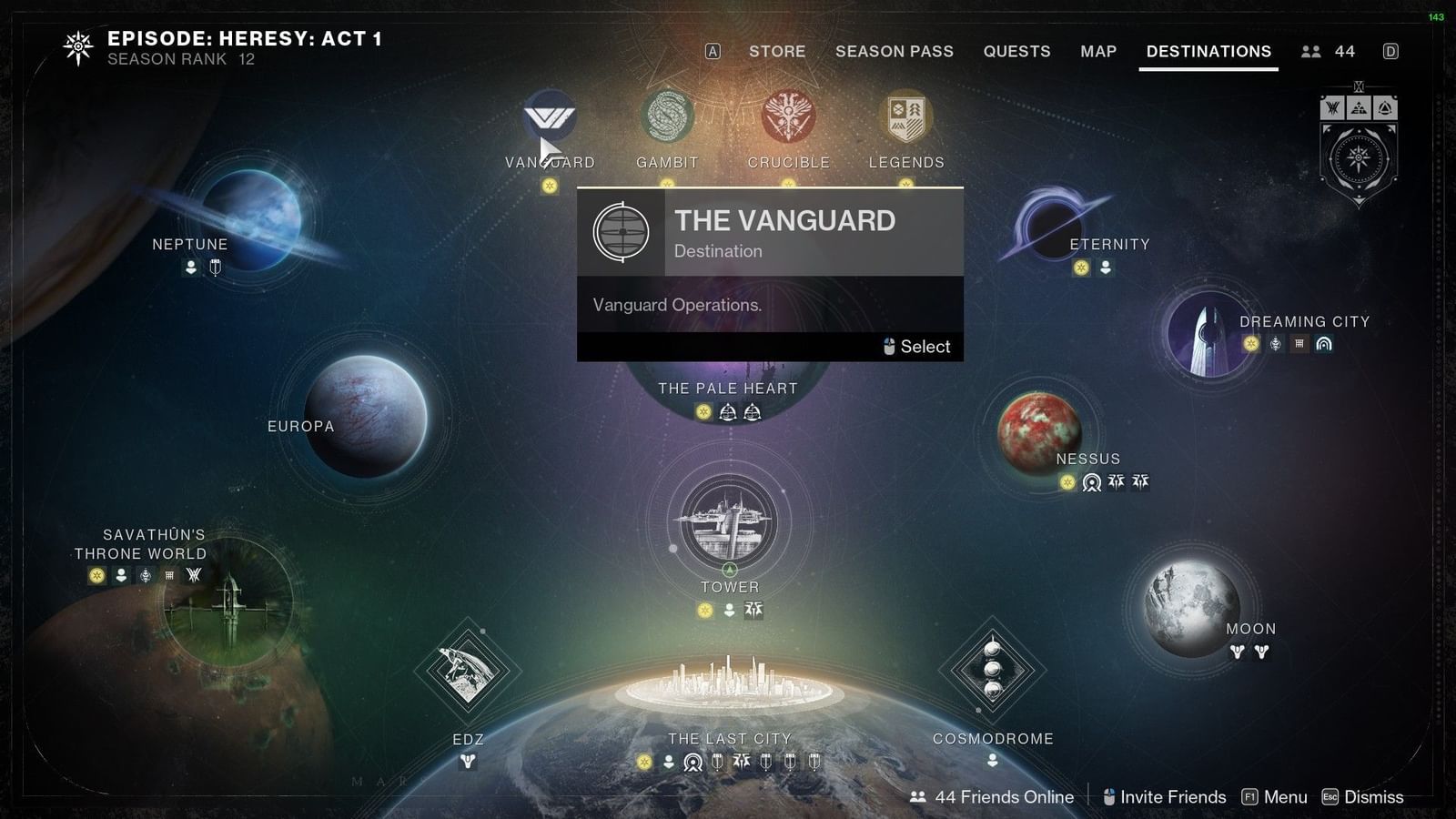Click the bell activity icon under The Pale Heart
Screen dimensions: 1456x819
728,411
